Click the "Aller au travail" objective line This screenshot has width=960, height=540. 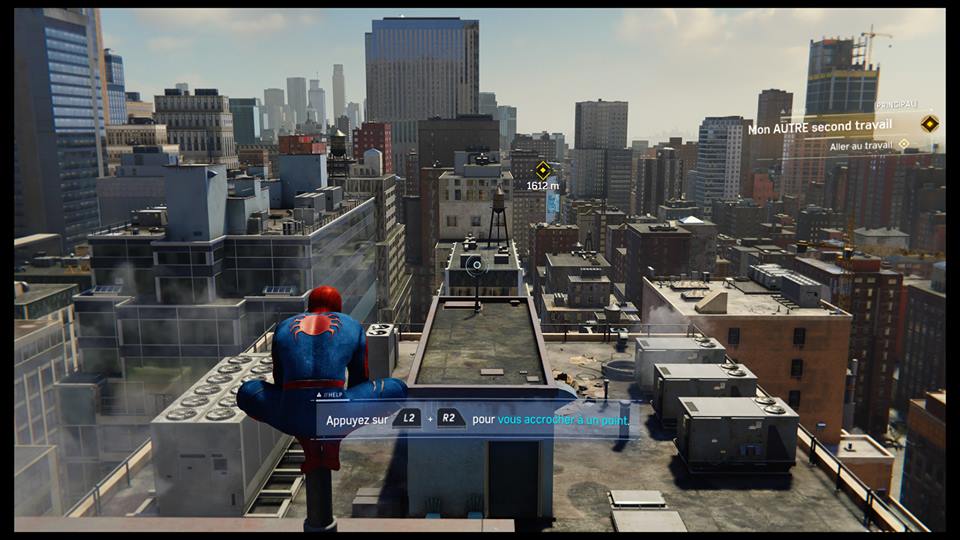(x=862, y=145)
